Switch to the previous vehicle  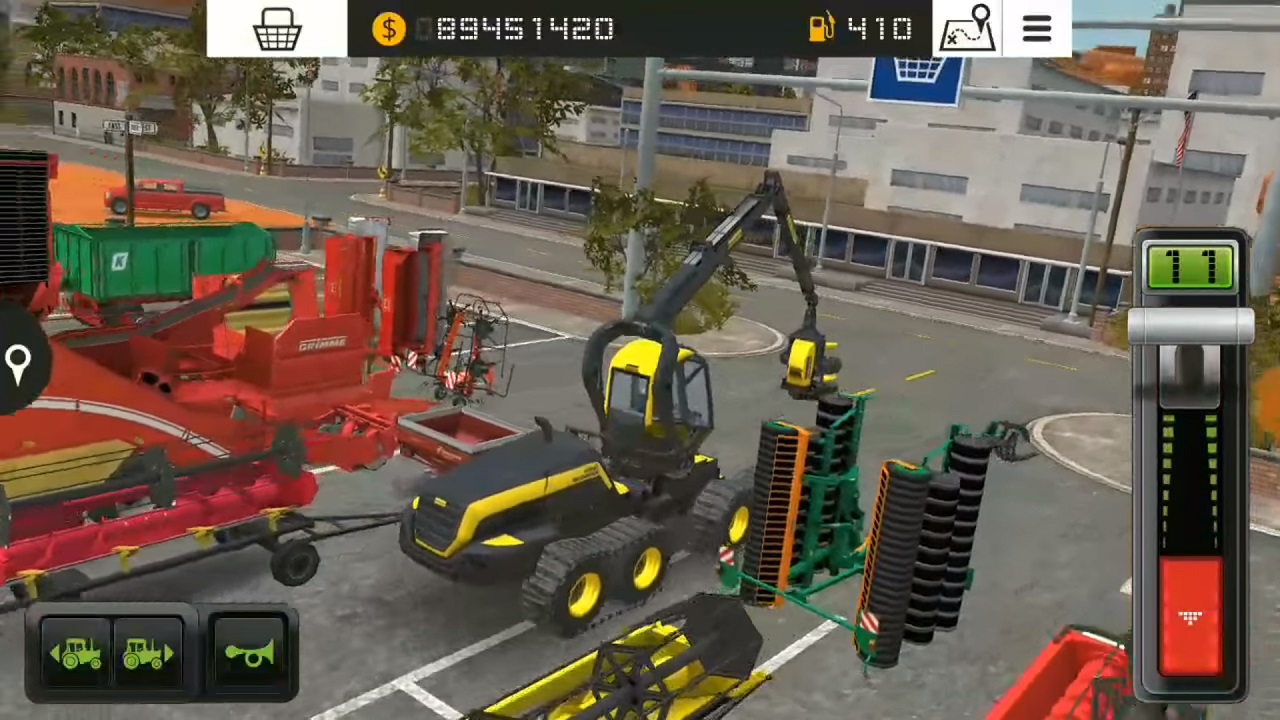77,654
